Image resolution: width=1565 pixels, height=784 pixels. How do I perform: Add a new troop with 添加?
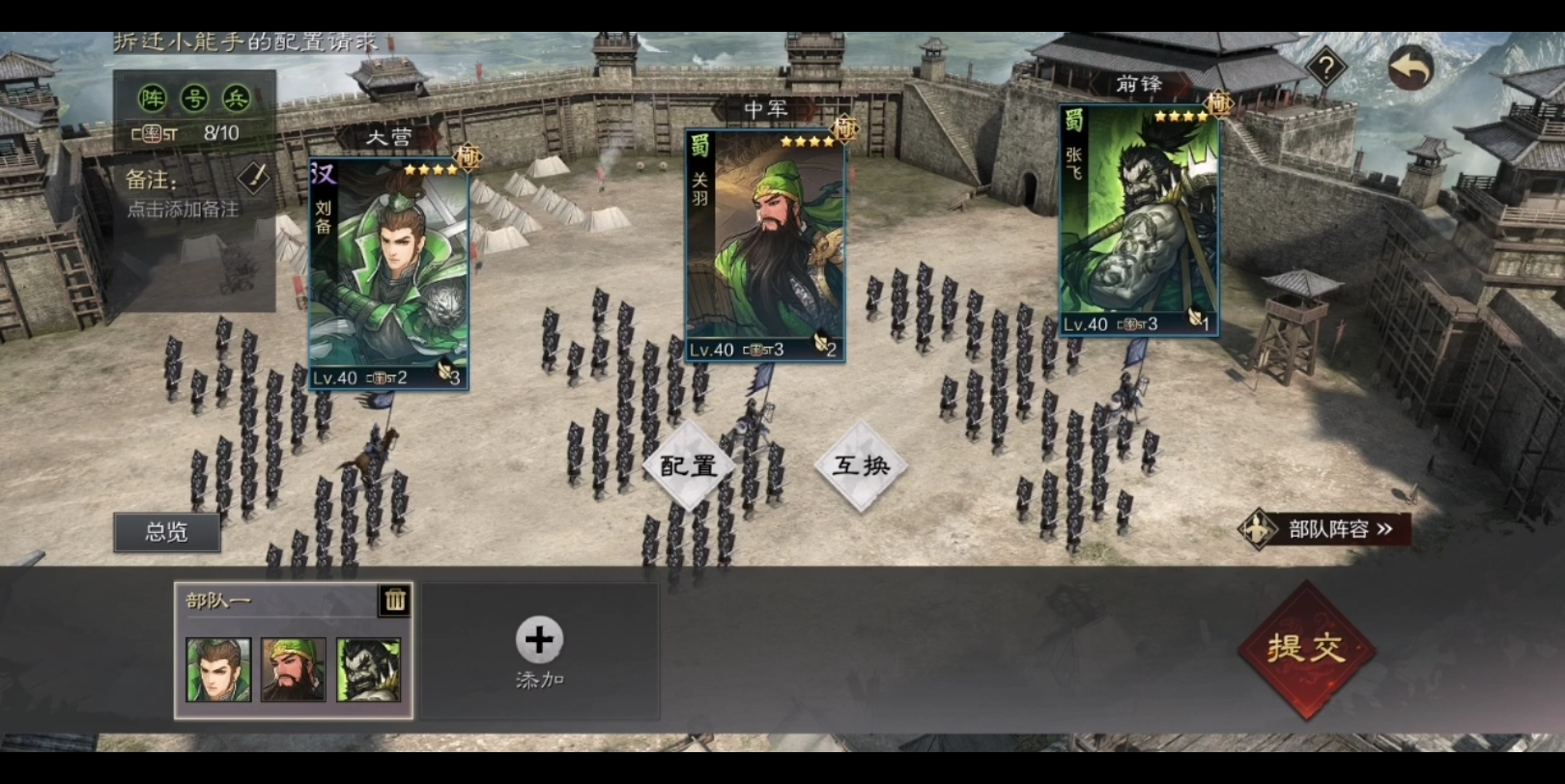(x=539, y=651)
